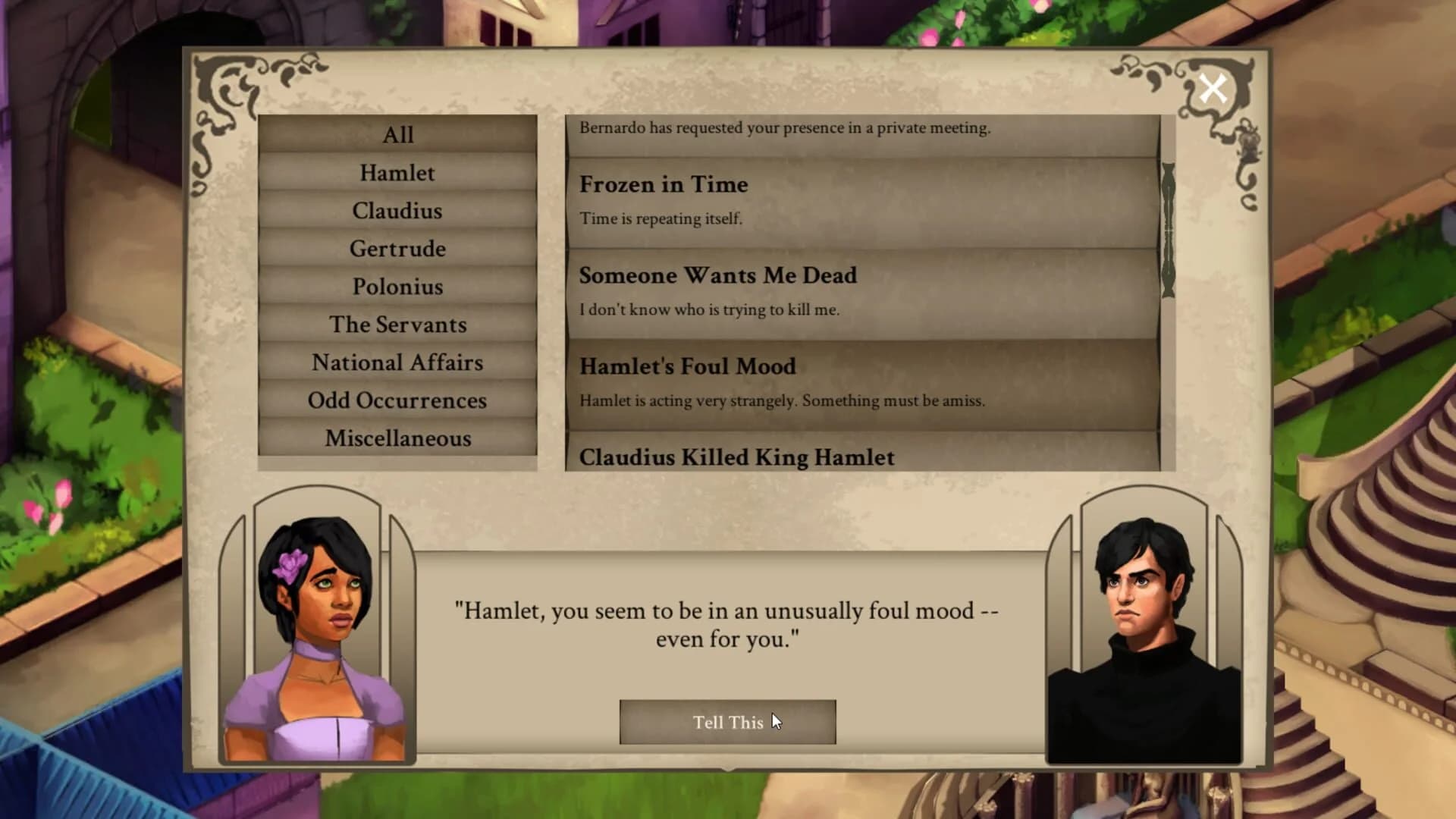Open the Odd Occurrences category
1456x819 pixels.
coord(397,400)
